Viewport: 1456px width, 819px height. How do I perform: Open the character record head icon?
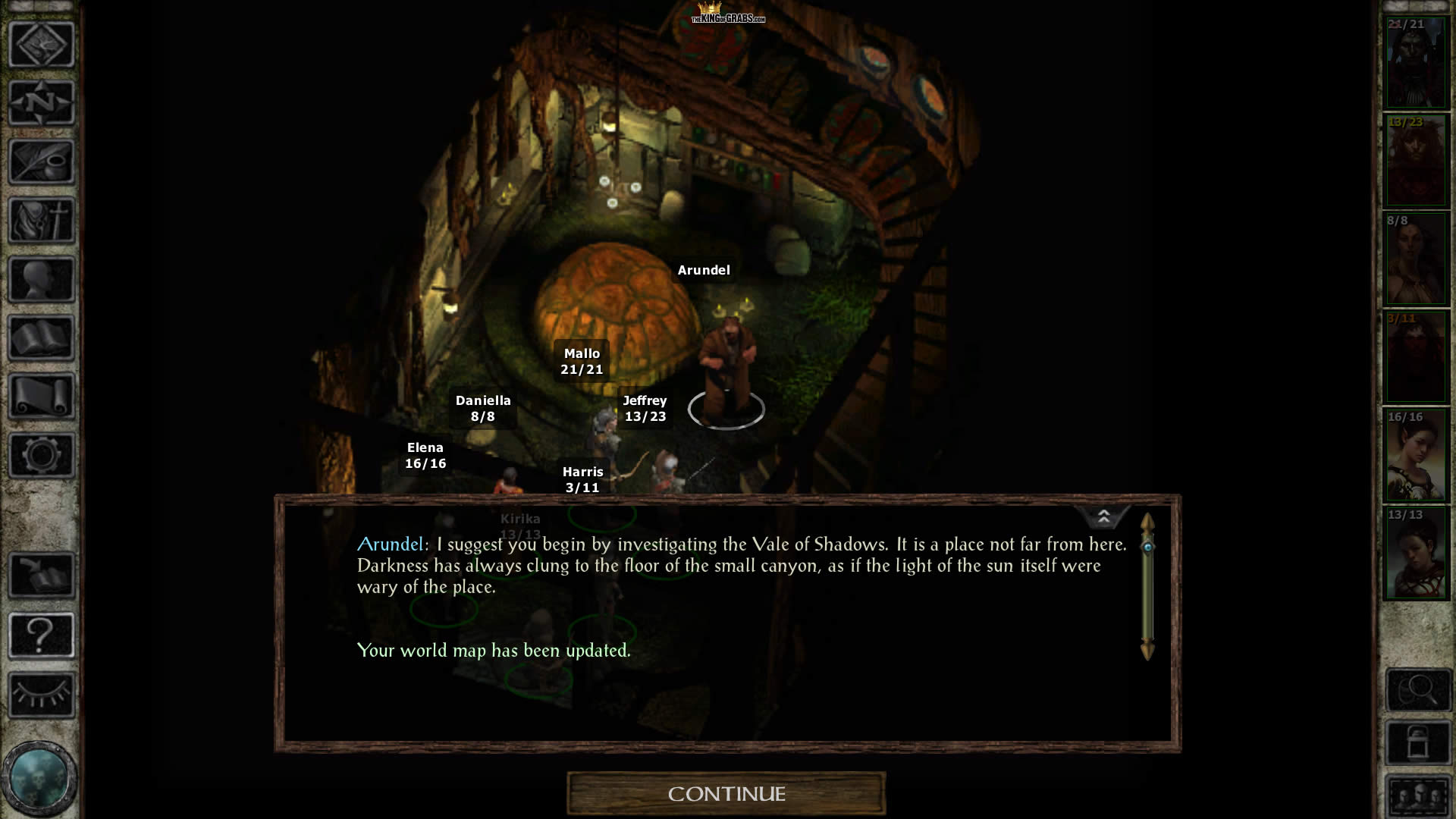pyautogui.click(x=42, y=279)
